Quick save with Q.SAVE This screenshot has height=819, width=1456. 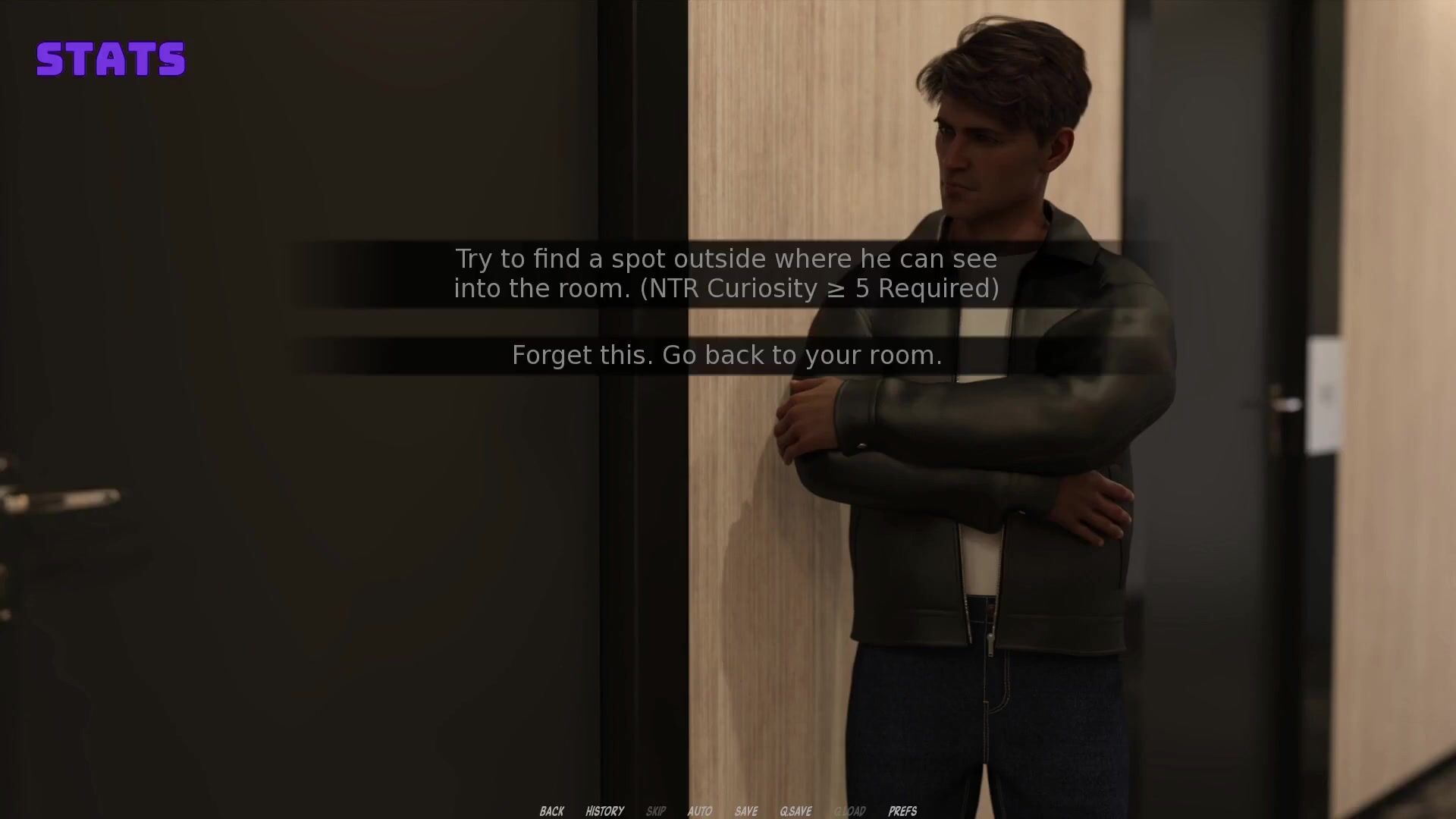click(795, 811)
